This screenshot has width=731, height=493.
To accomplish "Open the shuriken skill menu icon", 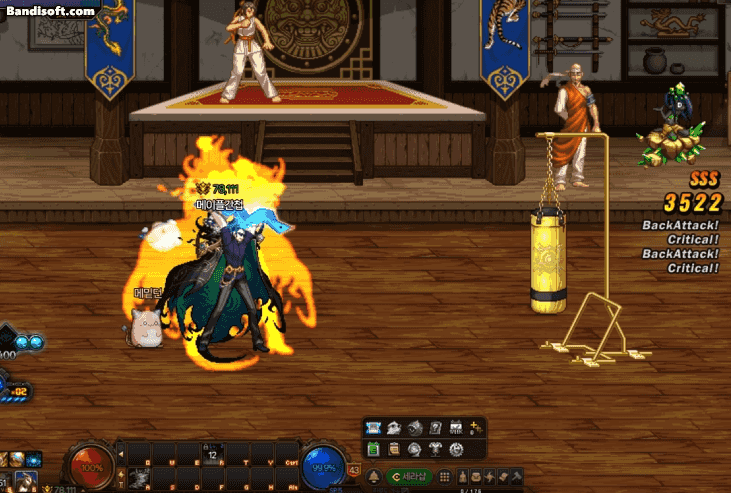I will pos(491,476).
